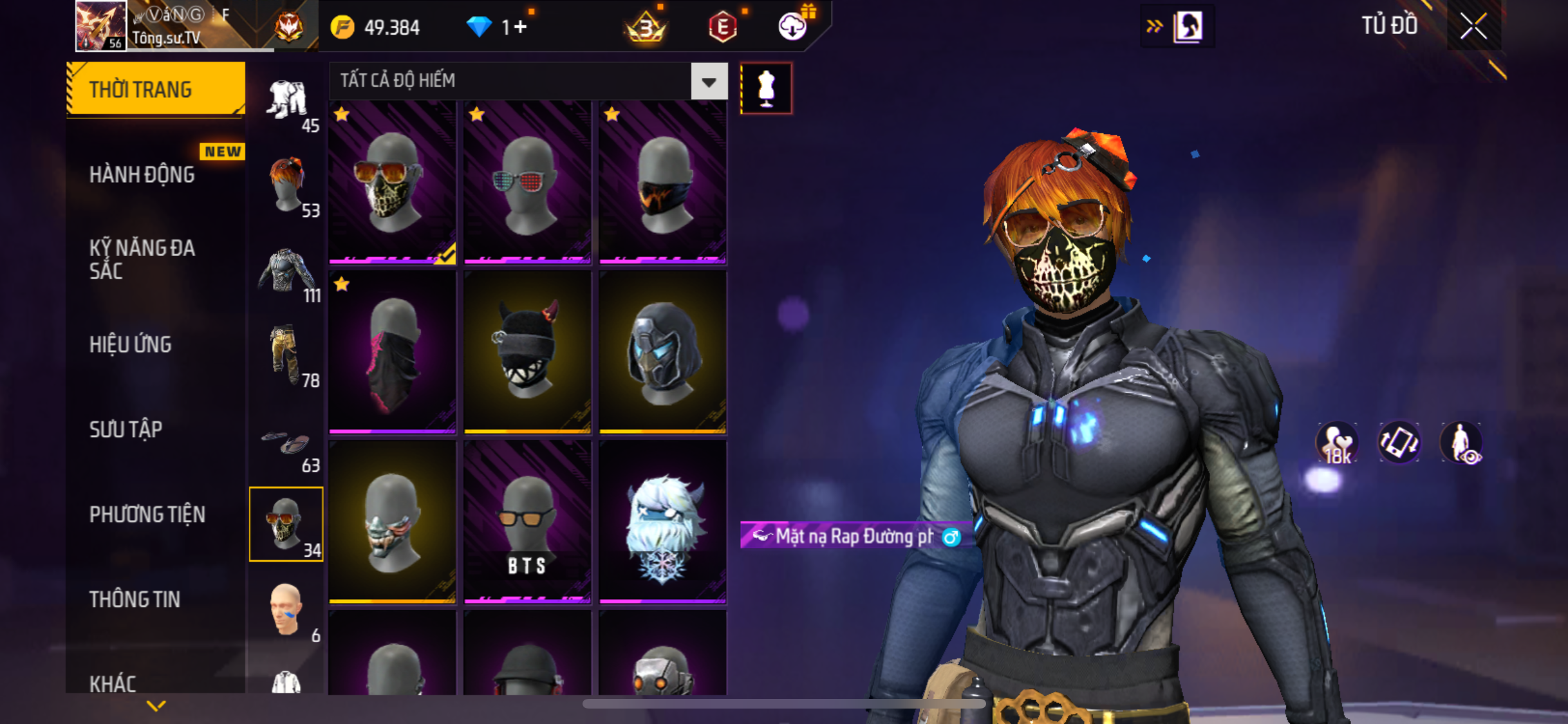Select the skull mask with sunglasses item

pos(392,183)
